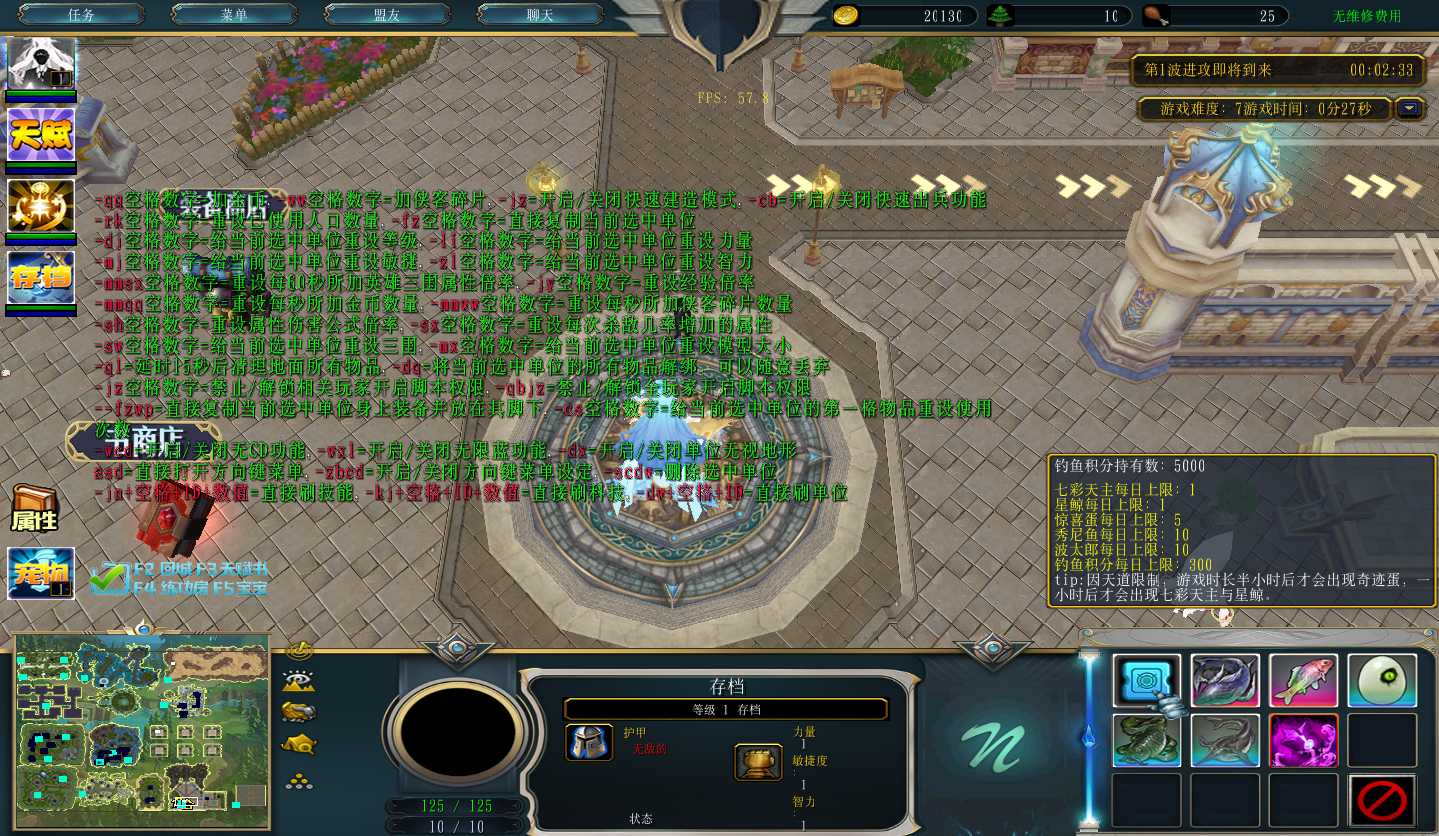Activate the purple swirl ability
Viewport: 1439px width, 836px height.
click(1303, 741)
